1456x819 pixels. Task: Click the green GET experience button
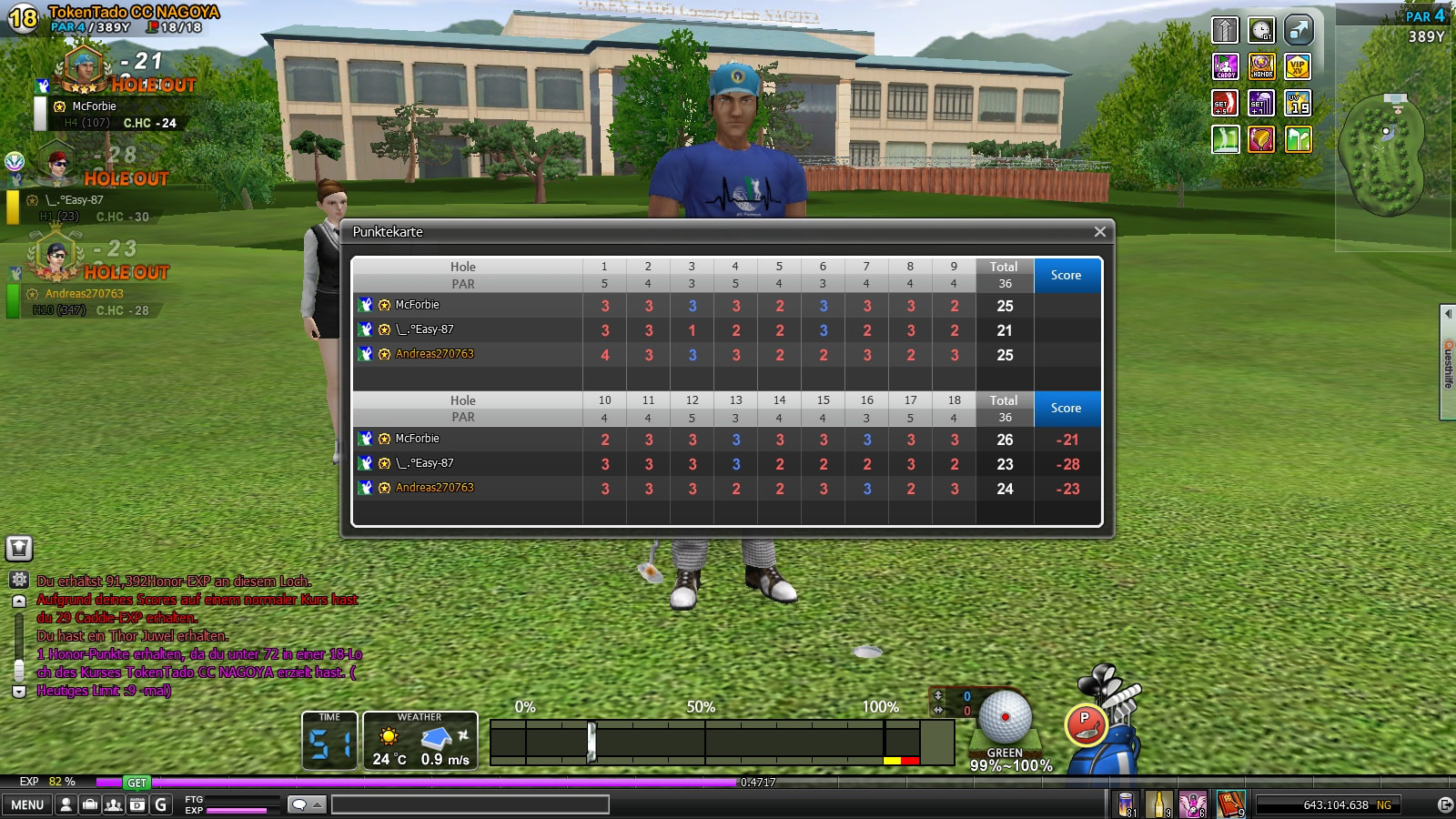tap(136, 783)
